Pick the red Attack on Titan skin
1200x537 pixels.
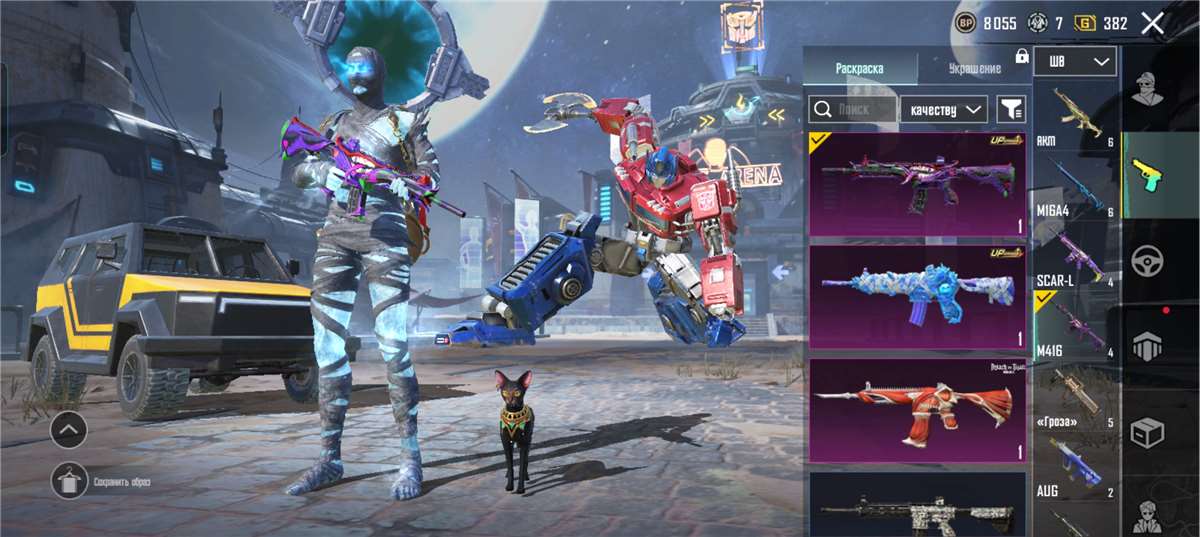pyautogui.click(x=917, y=410)
